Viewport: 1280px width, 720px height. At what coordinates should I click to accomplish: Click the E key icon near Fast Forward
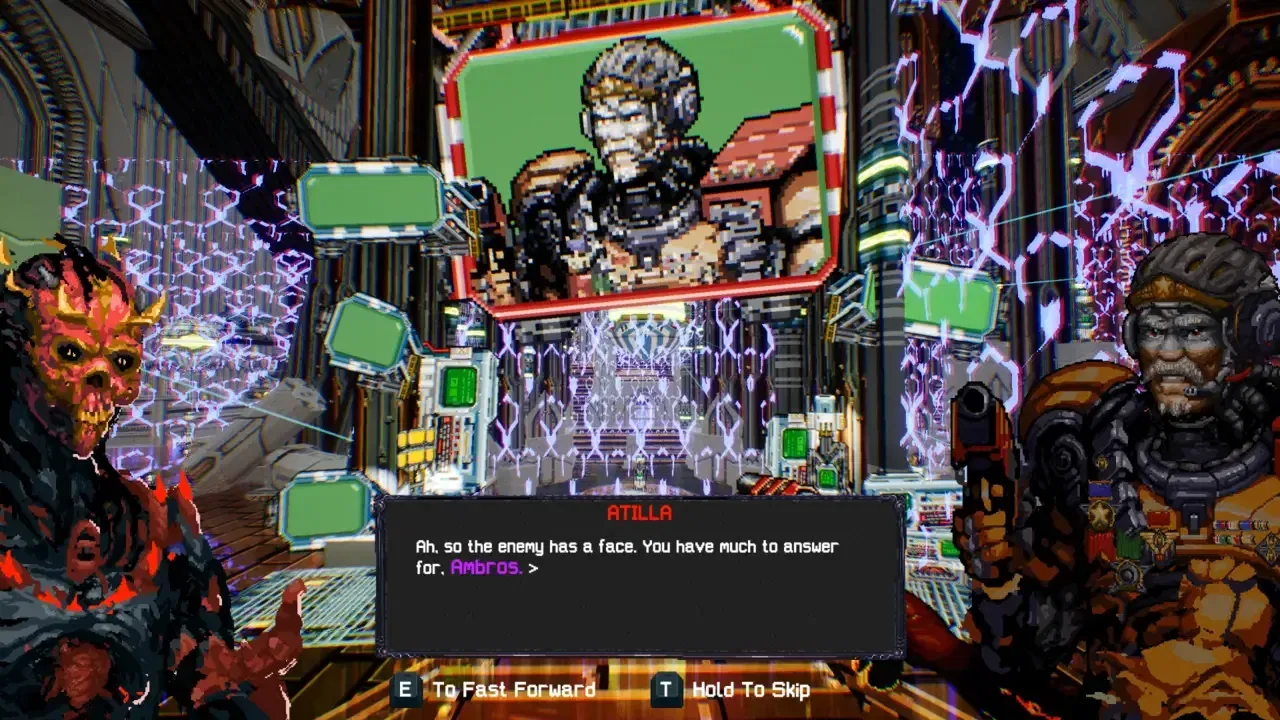(x=408, y=689)
